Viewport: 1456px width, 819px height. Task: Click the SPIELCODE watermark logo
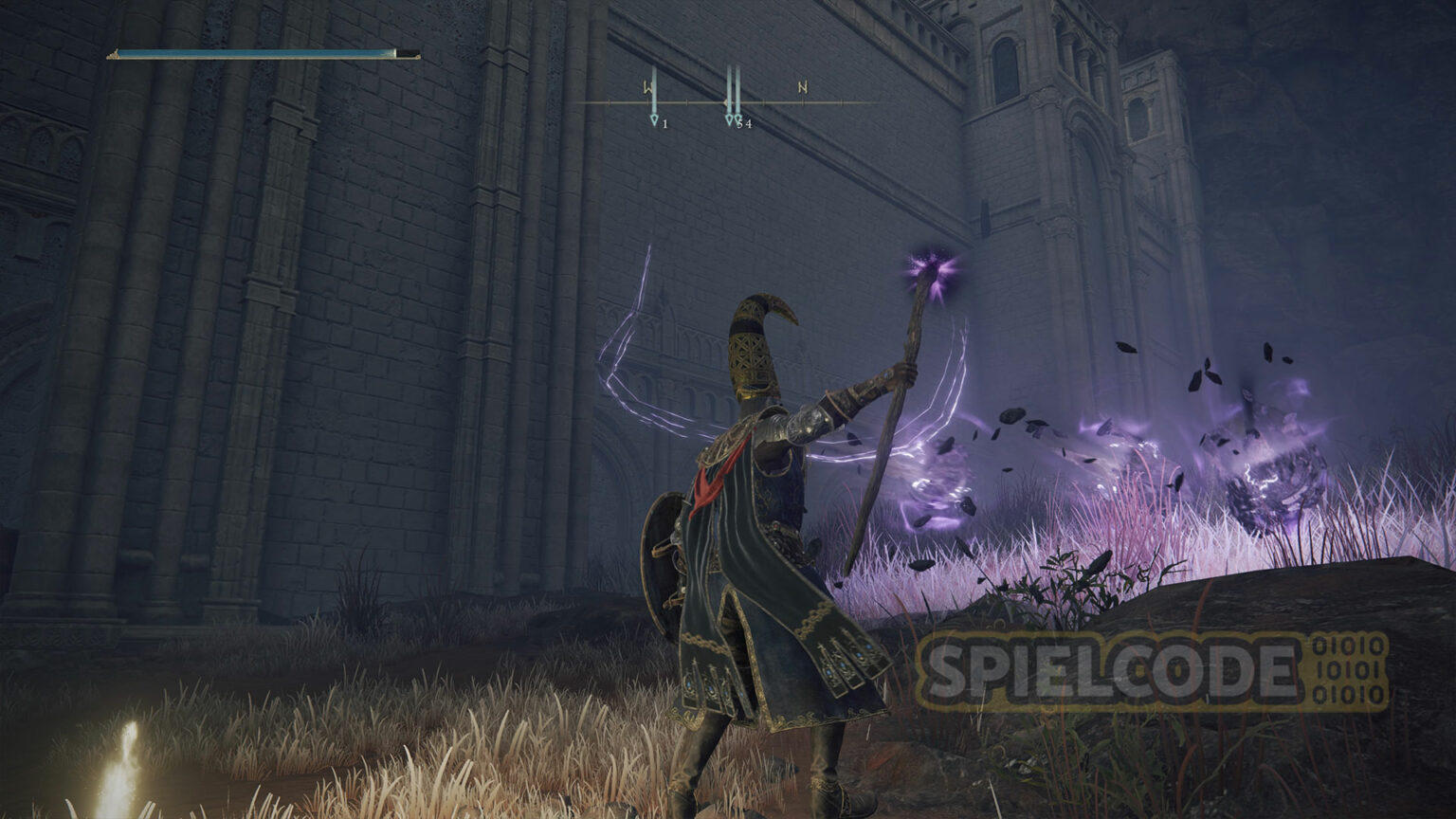tap(1151, 671)
